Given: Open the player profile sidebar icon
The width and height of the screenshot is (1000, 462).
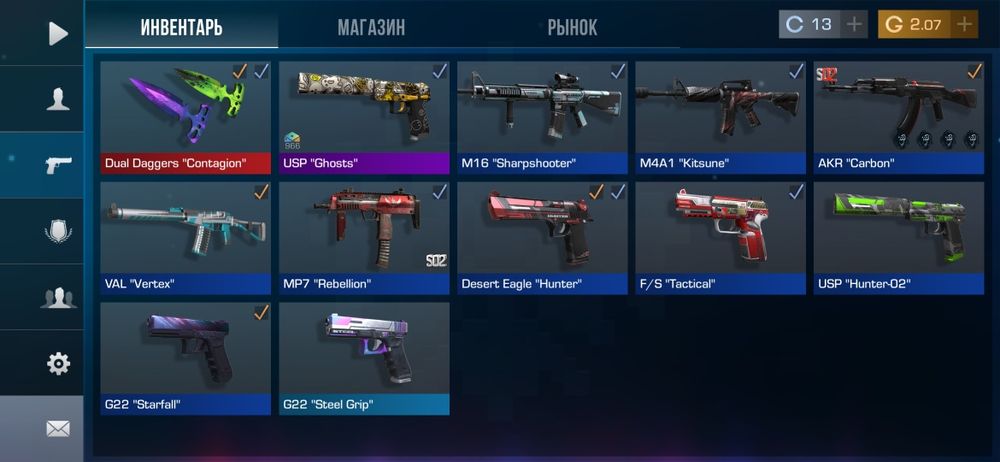Looking at the screenshot, I should click(57, 99).
